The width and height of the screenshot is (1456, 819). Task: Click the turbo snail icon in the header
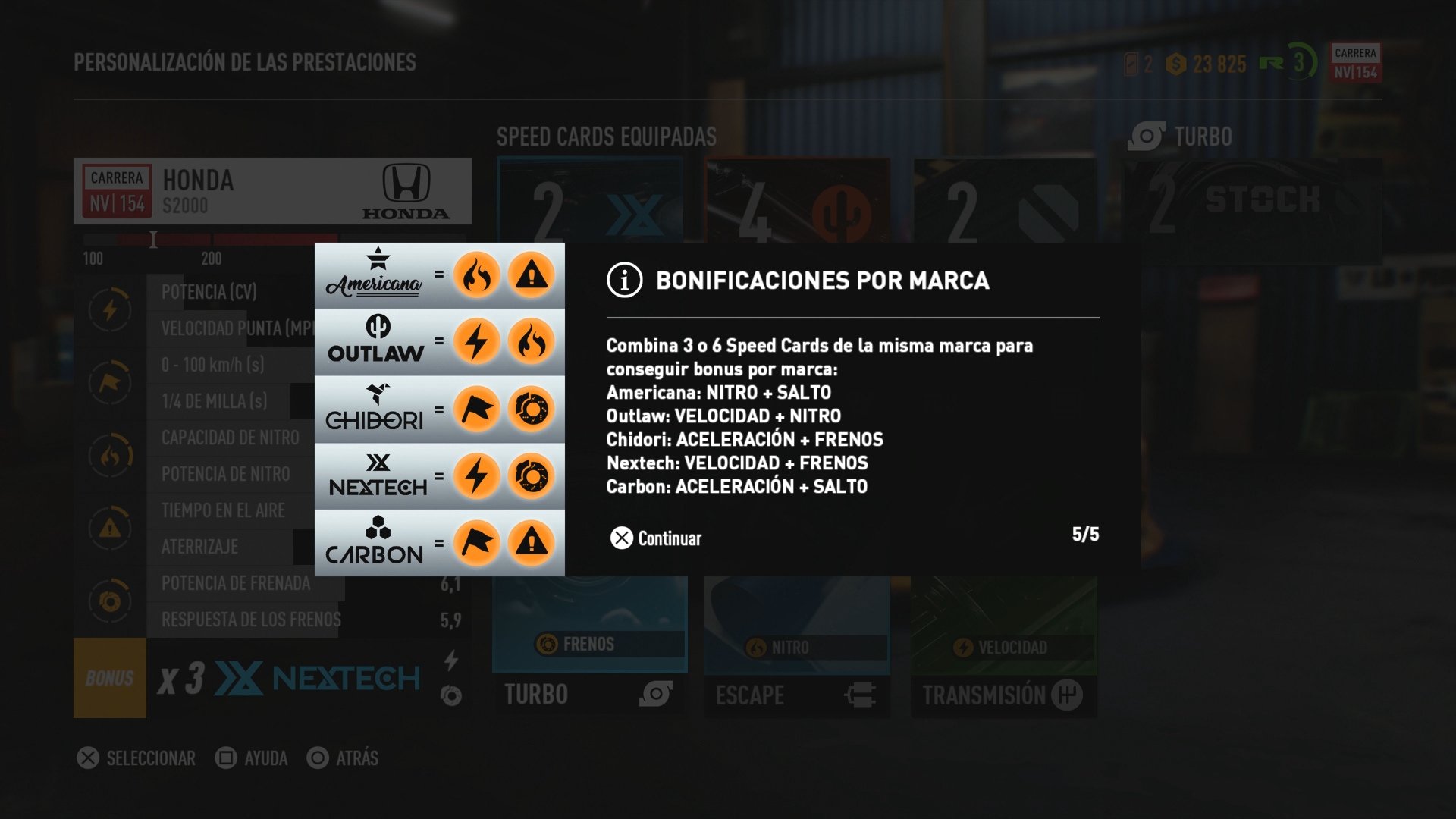1145,136
